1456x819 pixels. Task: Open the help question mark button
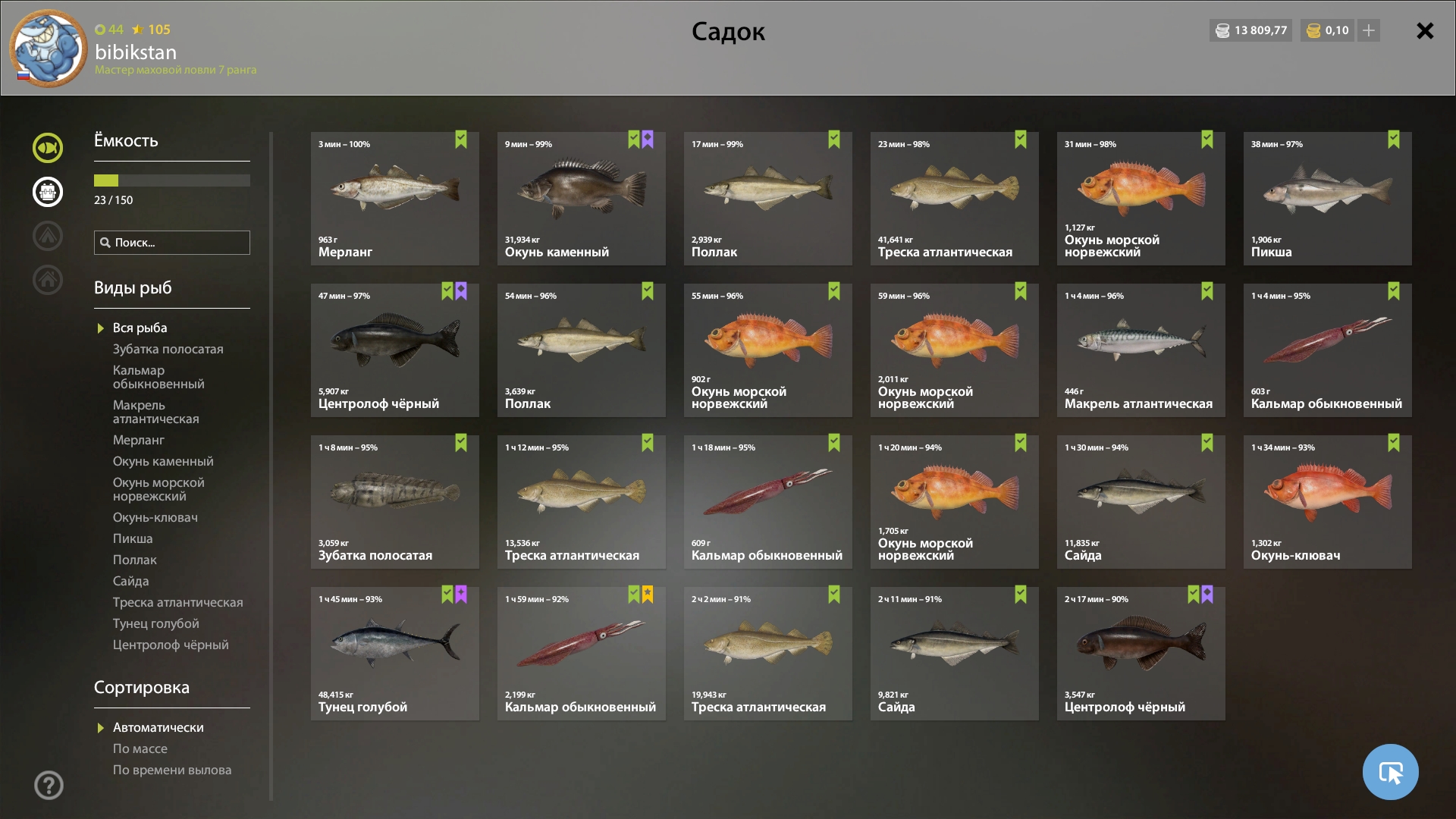[49, 785]
